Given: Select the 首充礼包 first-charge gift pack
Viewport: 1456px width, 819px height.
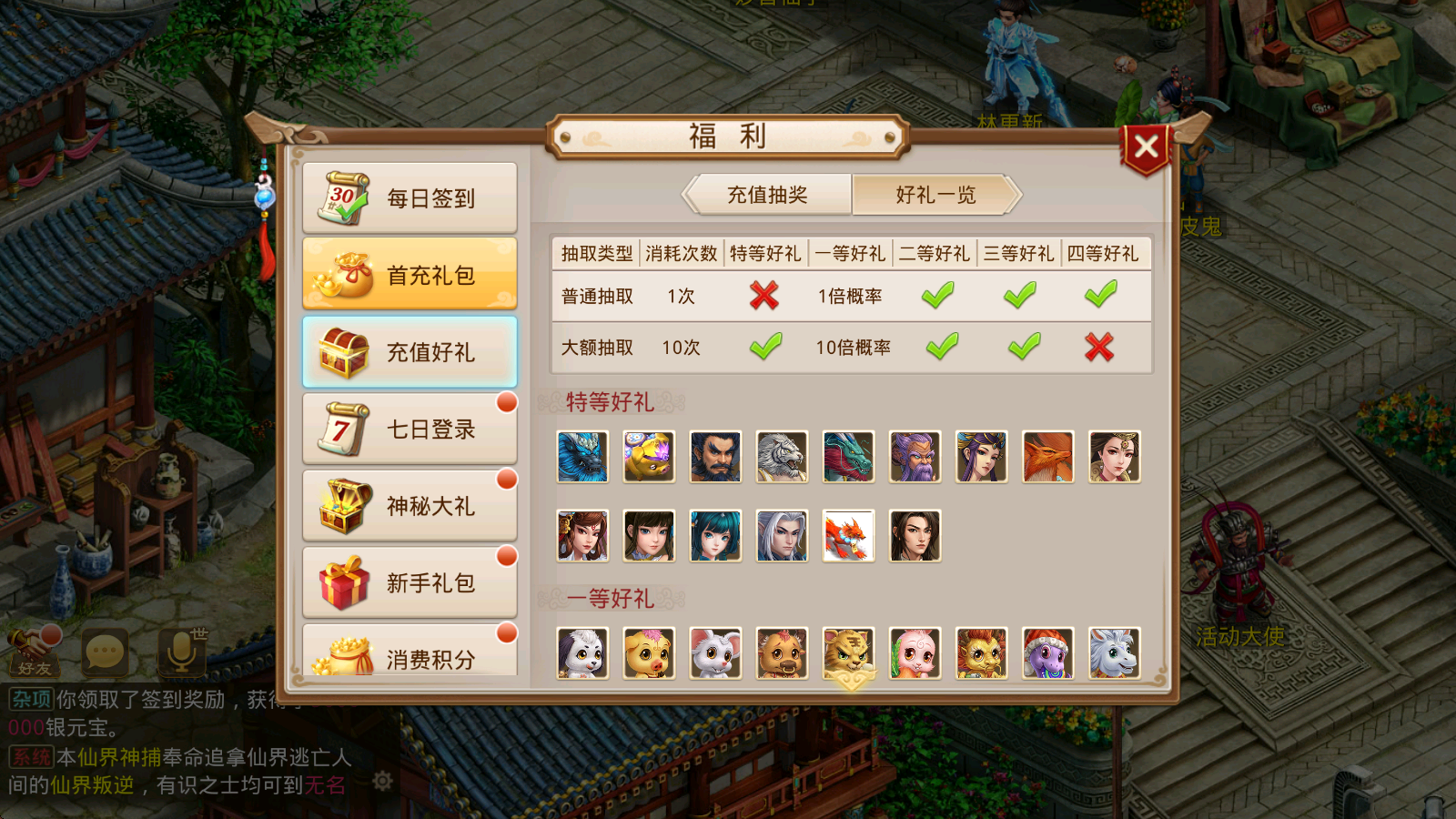Looking at the screenshot, I should tap(409, 273).
